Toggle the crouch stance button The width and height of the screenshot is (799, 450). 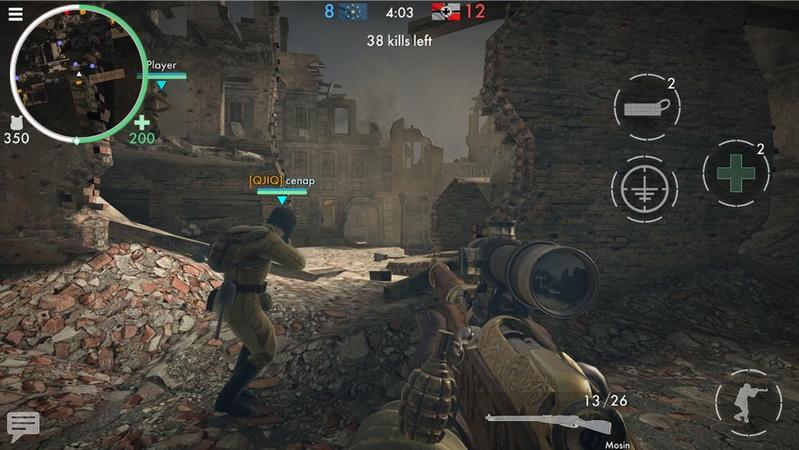[748, 402]
